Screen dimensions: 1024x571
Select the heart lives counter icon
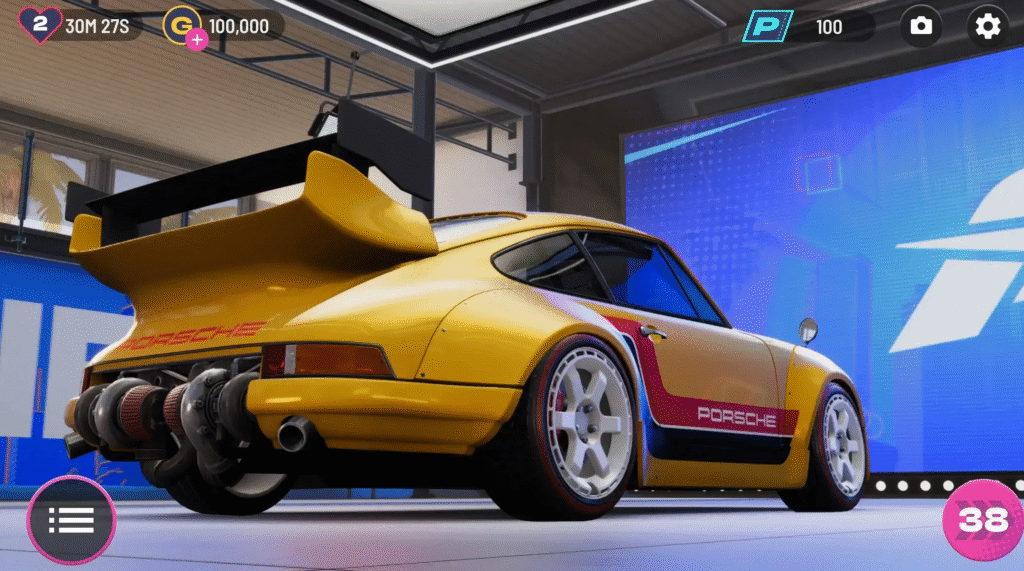click(40, 25)
